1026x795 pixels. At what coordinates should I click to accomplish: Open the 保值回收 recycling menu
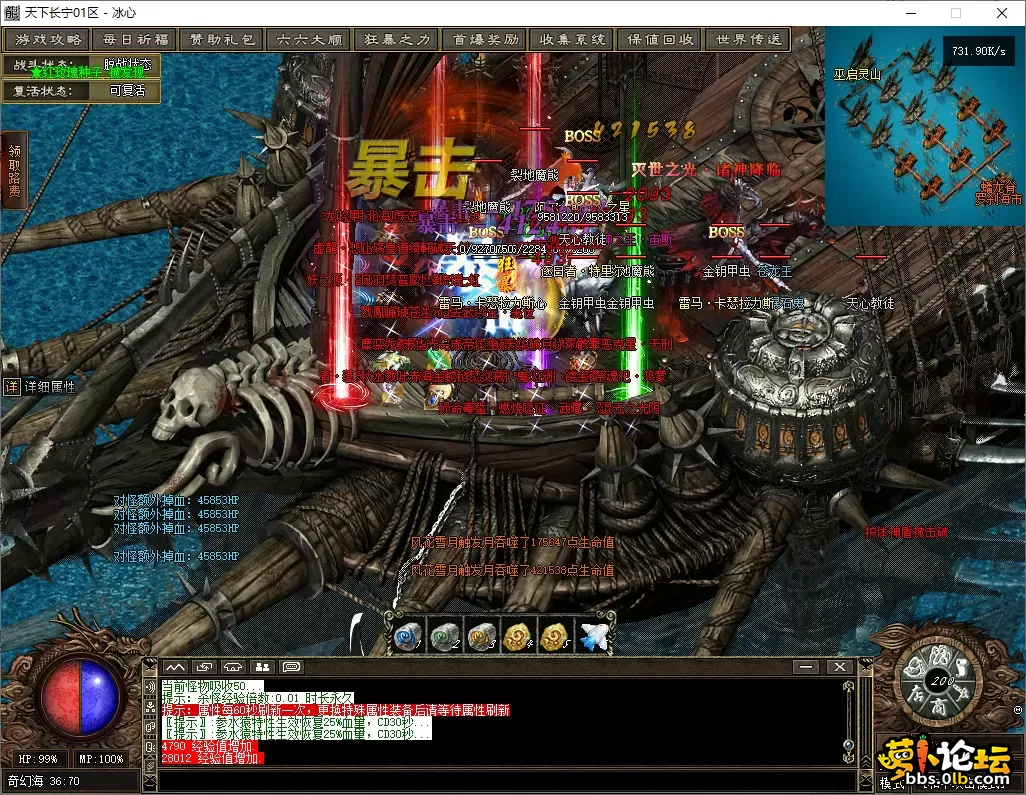tap(660, 40)
